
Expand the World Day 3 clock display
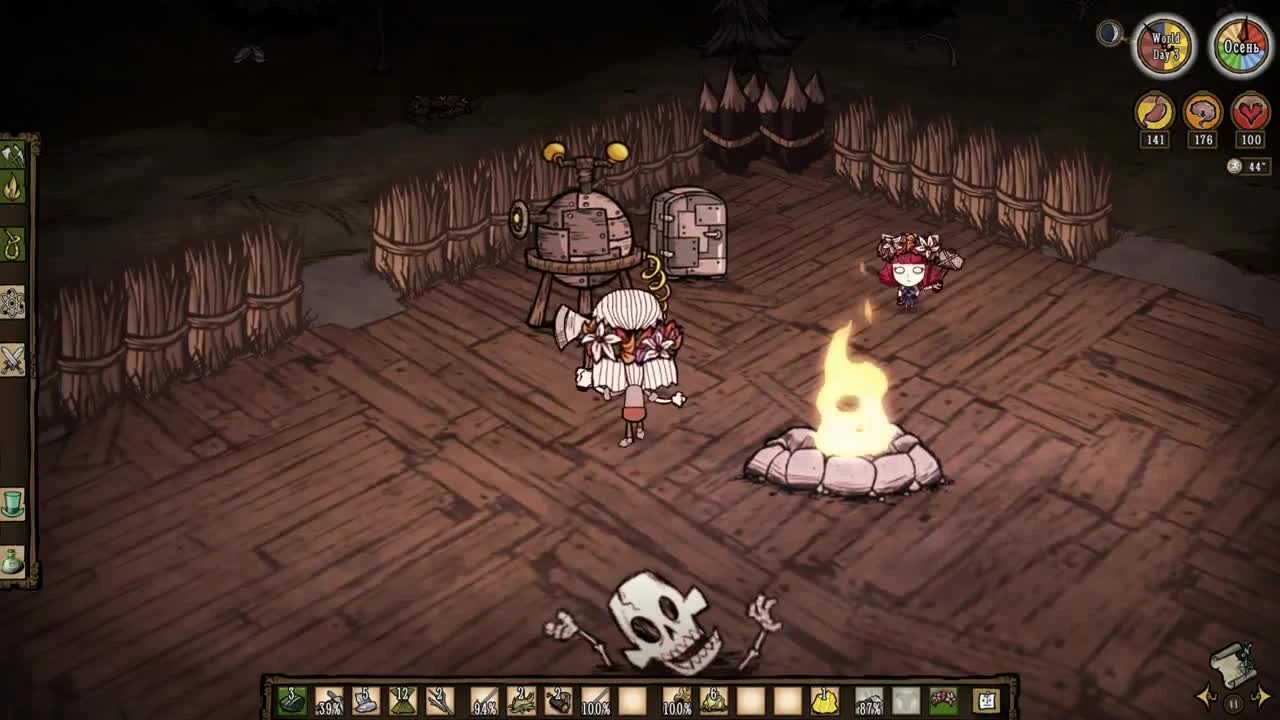[x=1163, y=44]
